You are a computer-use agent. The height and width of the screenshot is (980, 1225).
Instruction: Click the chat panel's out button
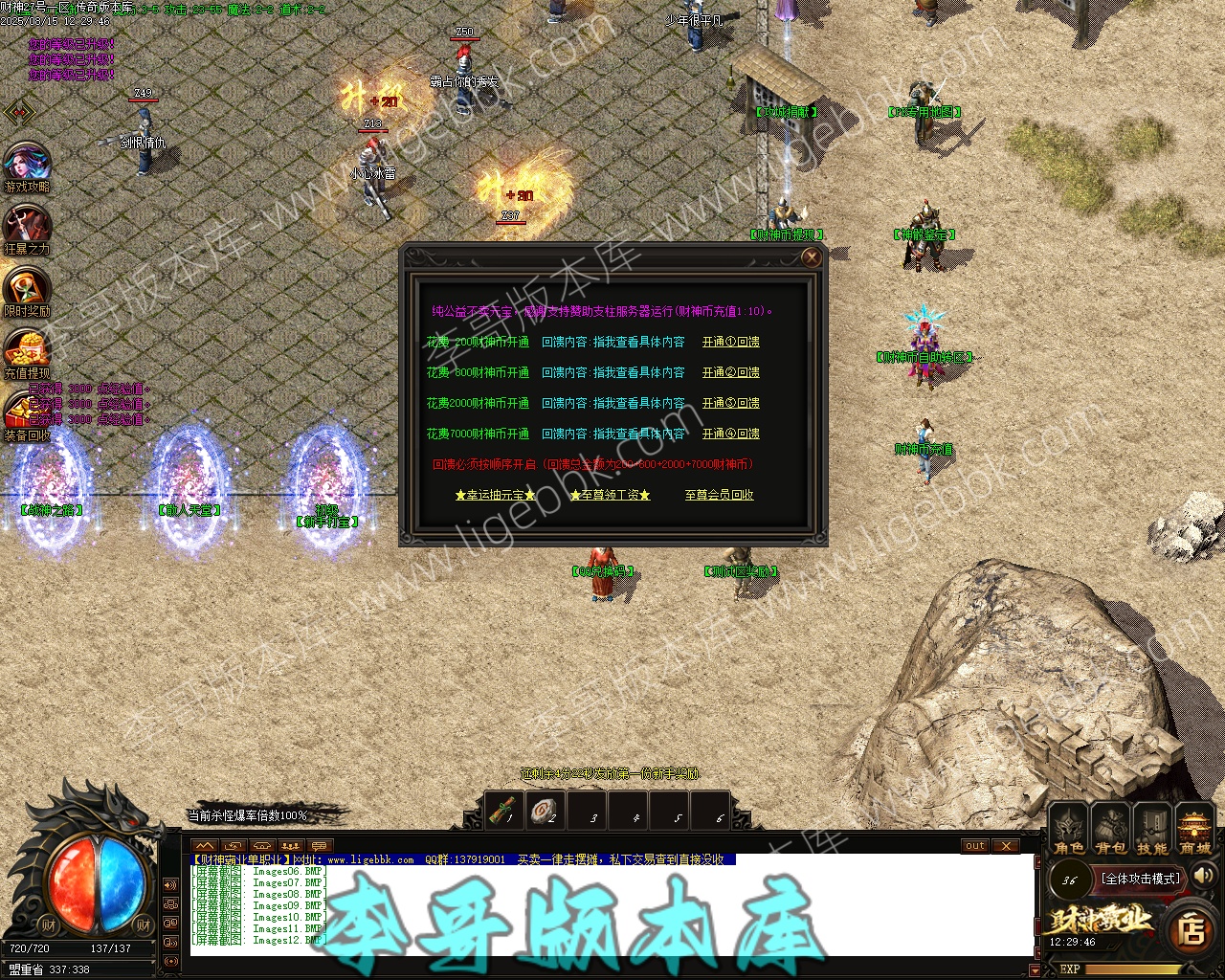click(x=975, y=846)
